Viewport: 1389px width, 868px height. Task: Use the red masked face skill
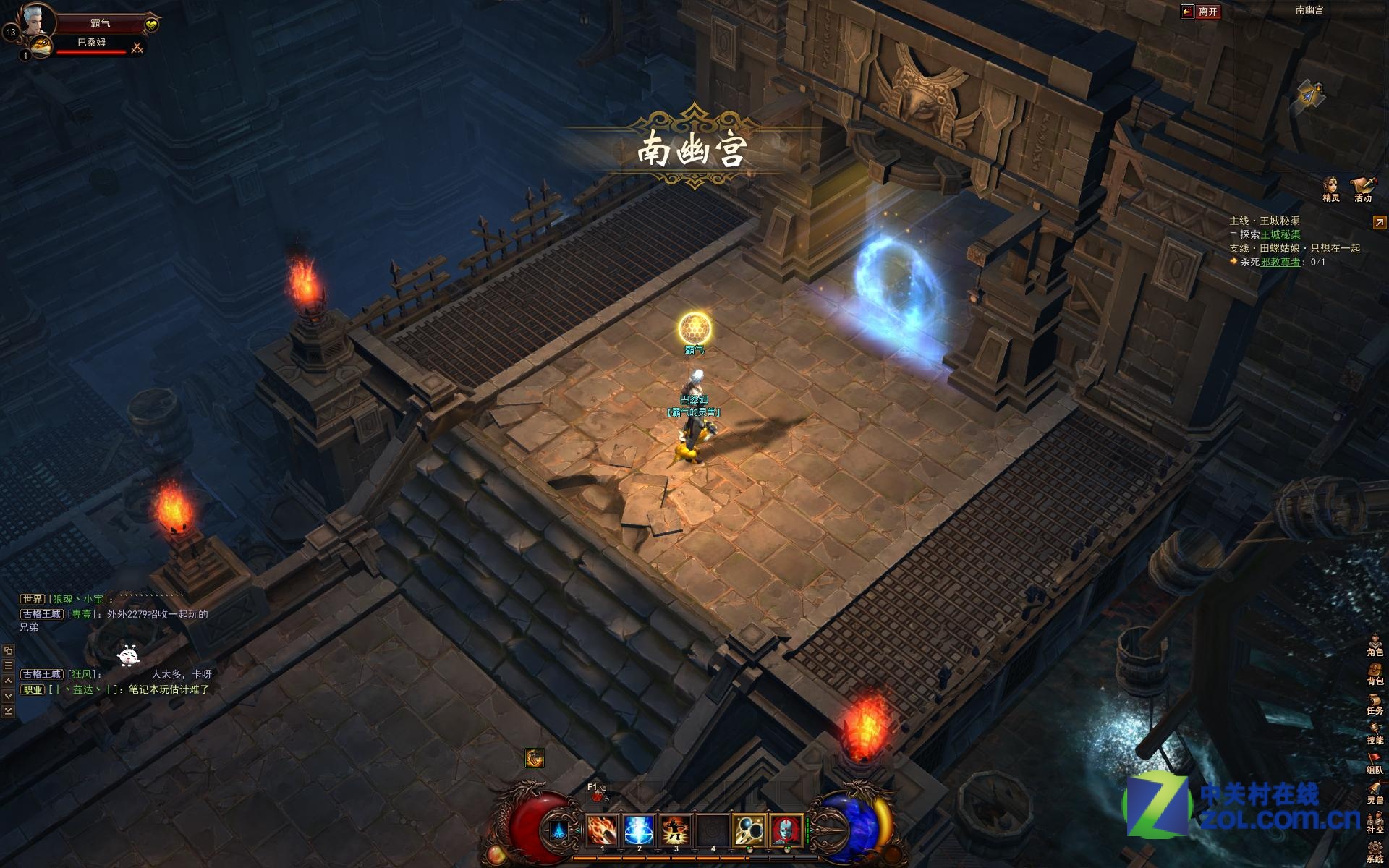(786, 830)
